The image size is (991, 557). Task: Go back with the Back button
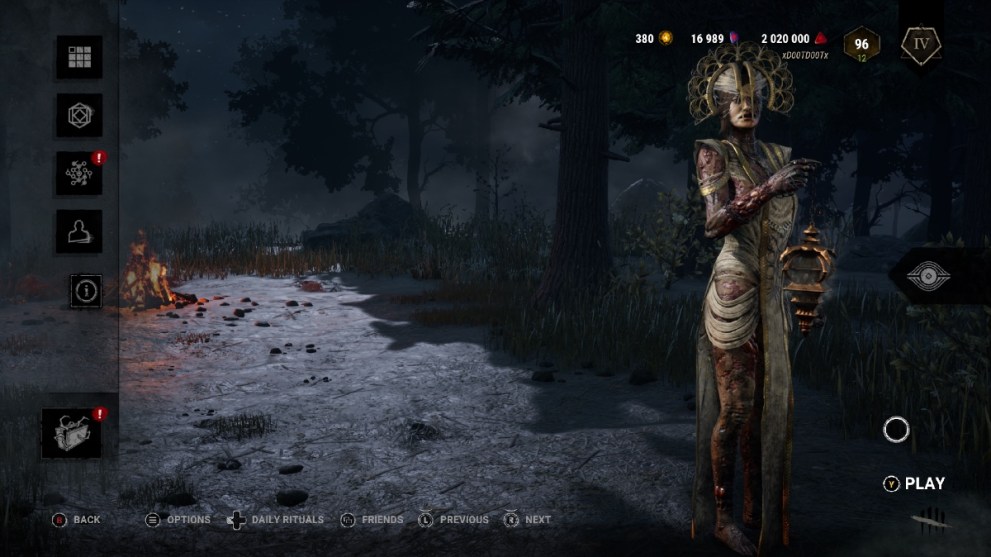[x=77, y=520]
